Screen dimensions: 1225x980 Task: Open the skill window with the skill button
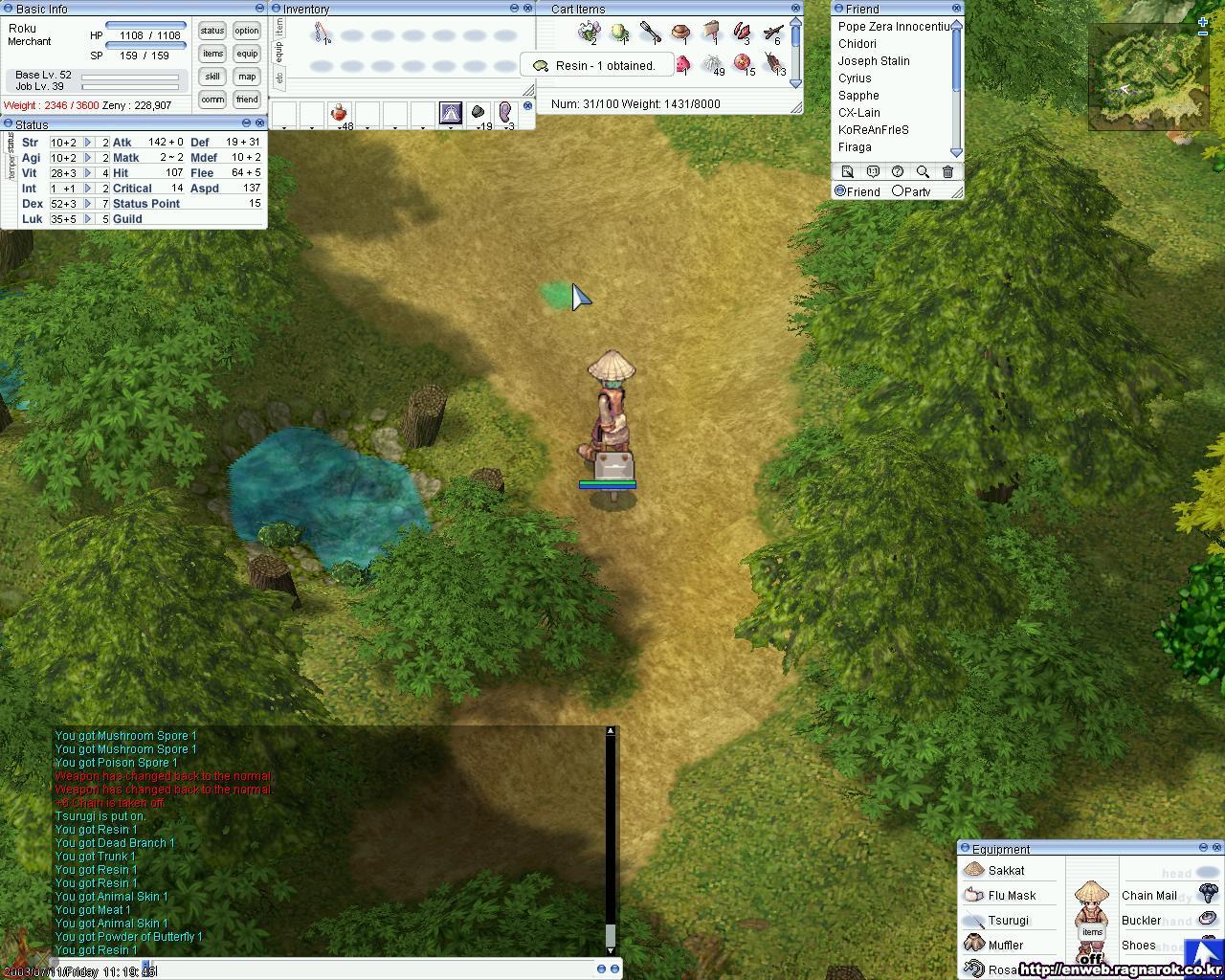(x=211, y=76)
